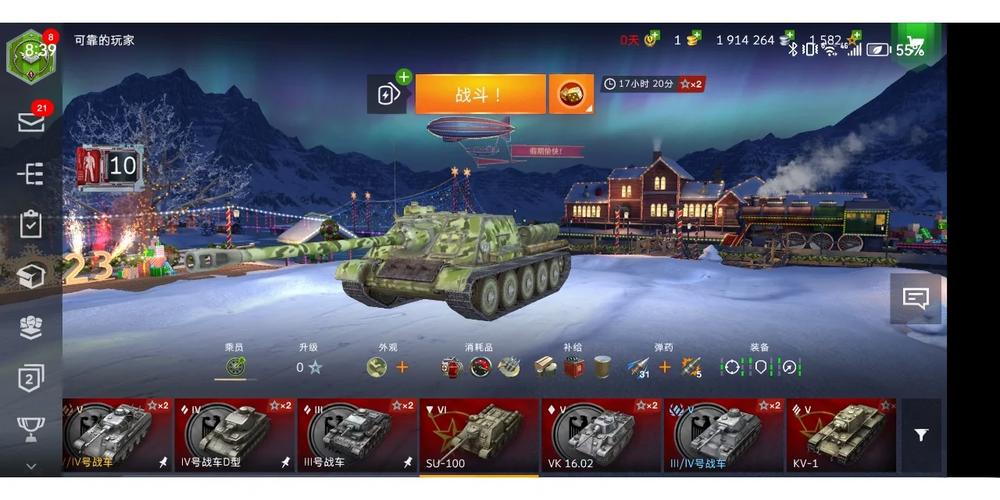
Task: Open the tank carousel filter funnel
Action: 921,435
